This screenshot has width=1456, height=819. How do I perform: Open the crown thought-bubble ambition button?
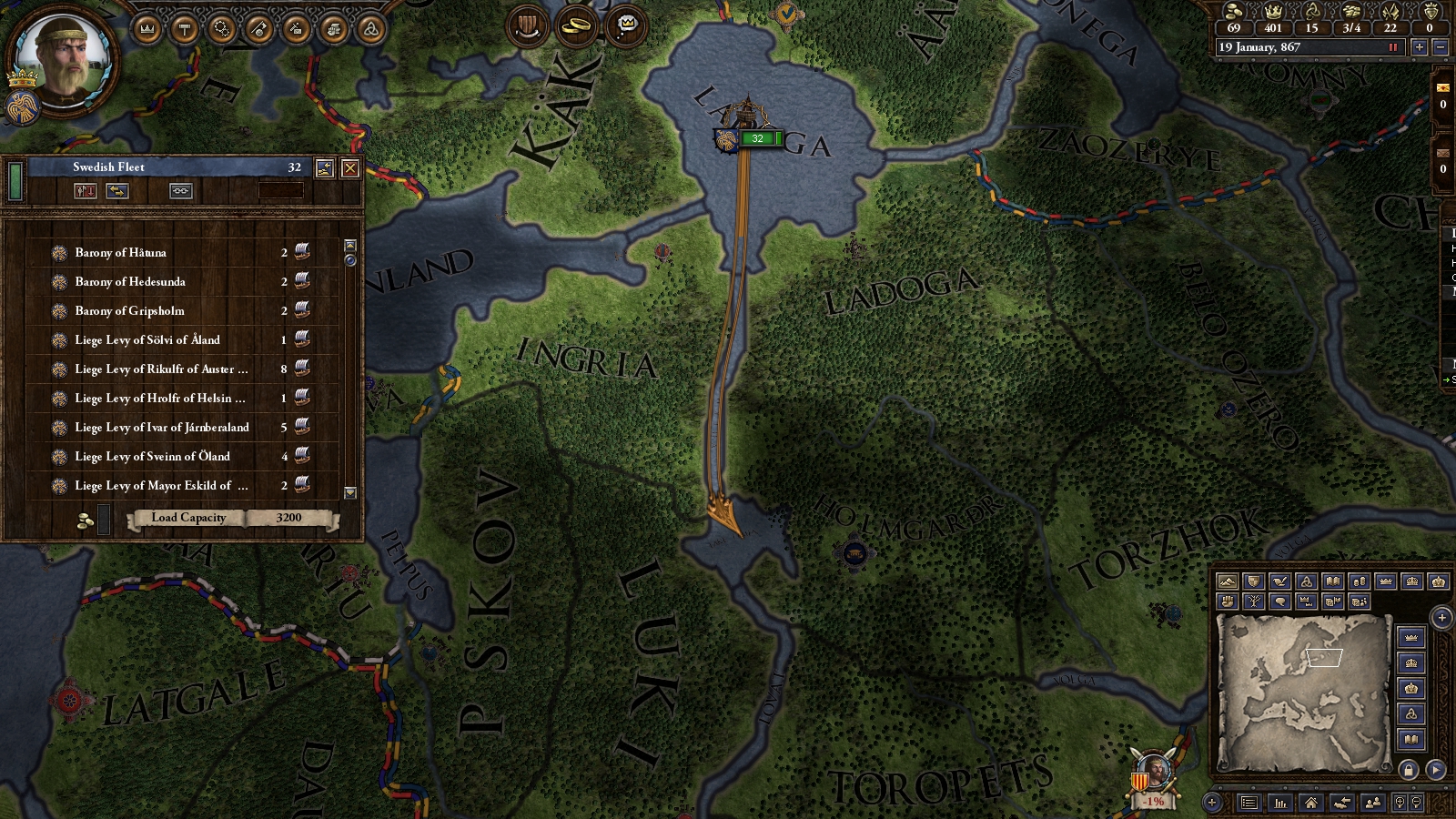pyautogui.click(x=626, y=25)
